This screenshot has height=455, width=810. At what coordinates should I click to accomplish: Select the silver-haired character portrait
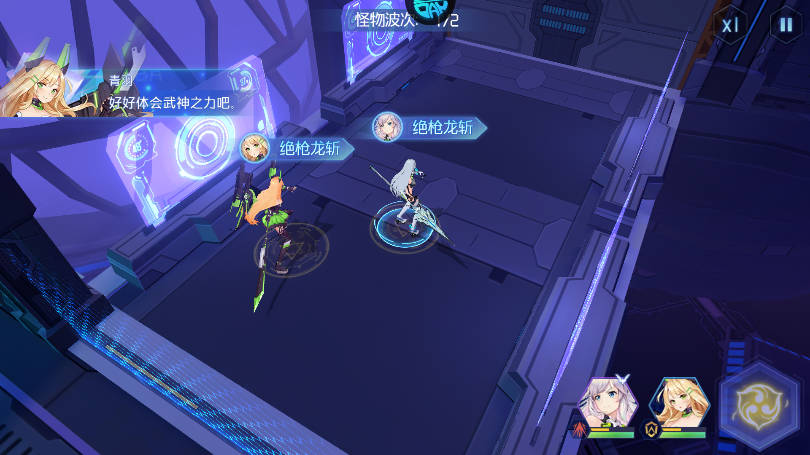[x=609, y=403]
